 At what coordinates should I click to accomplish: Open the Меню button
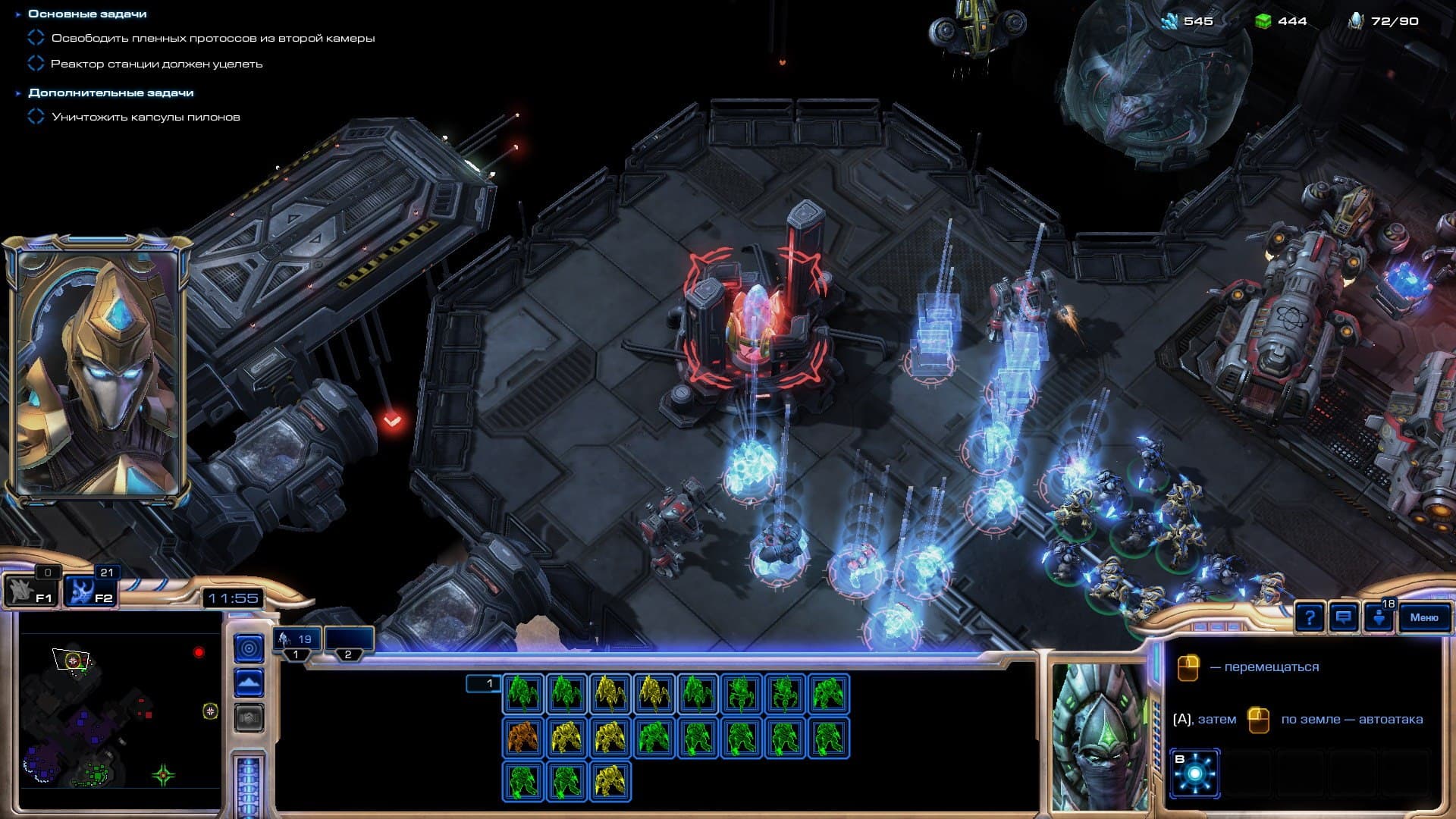click(1423, 617)
